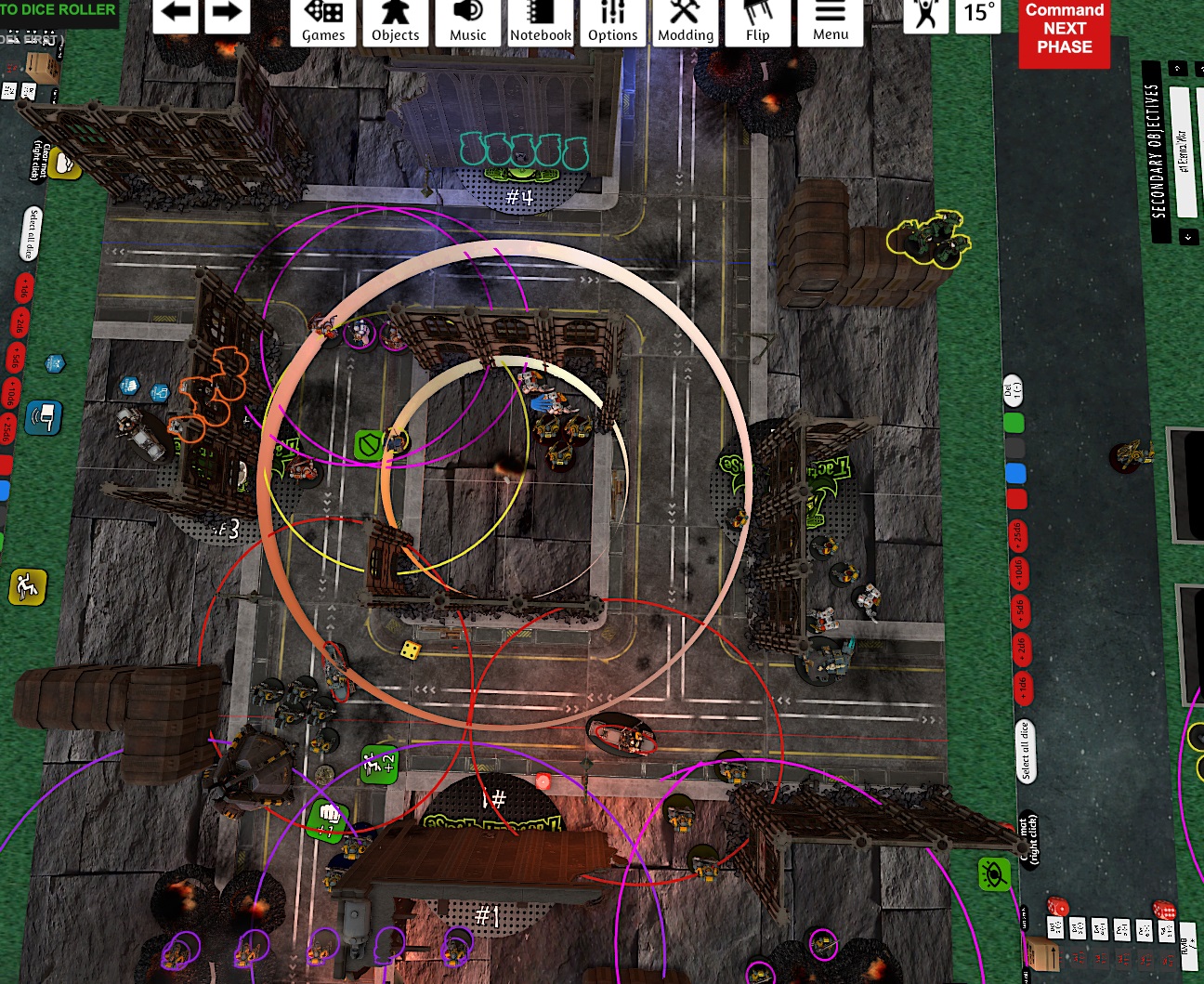Screen dimensions: 1204x984
Task: Advance with Command Next Phase button
Action: [1065, 30]
